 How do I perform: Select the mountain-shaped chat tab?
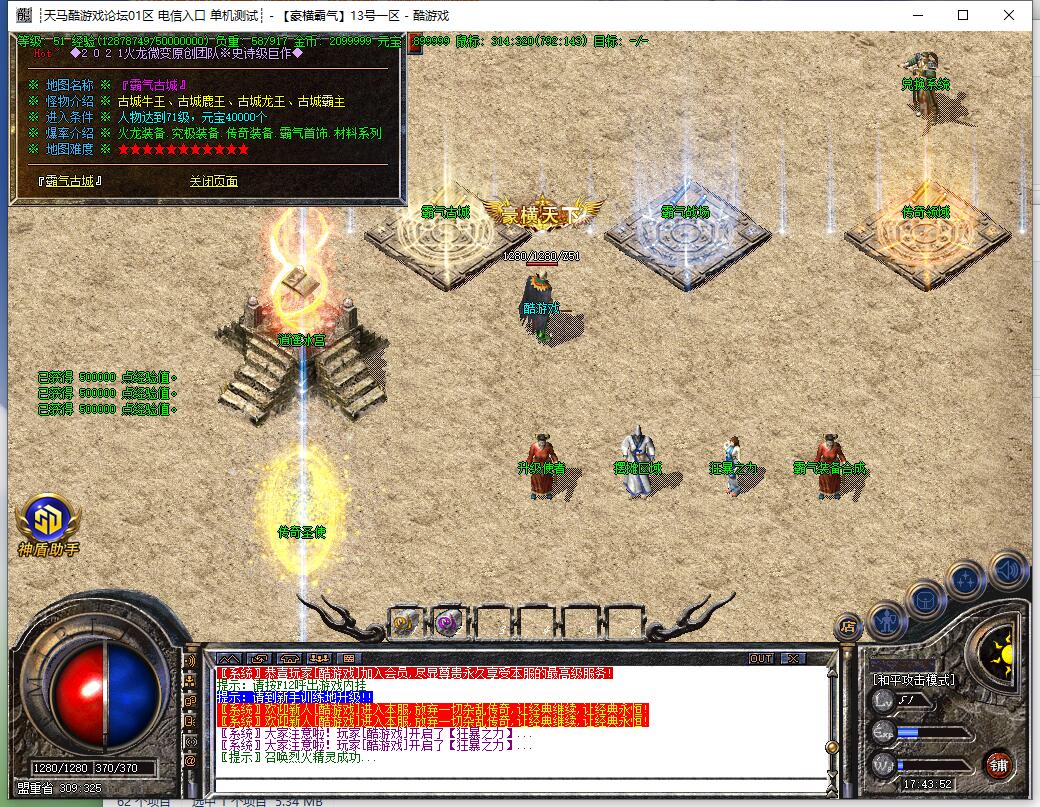(x=227, y=658)
